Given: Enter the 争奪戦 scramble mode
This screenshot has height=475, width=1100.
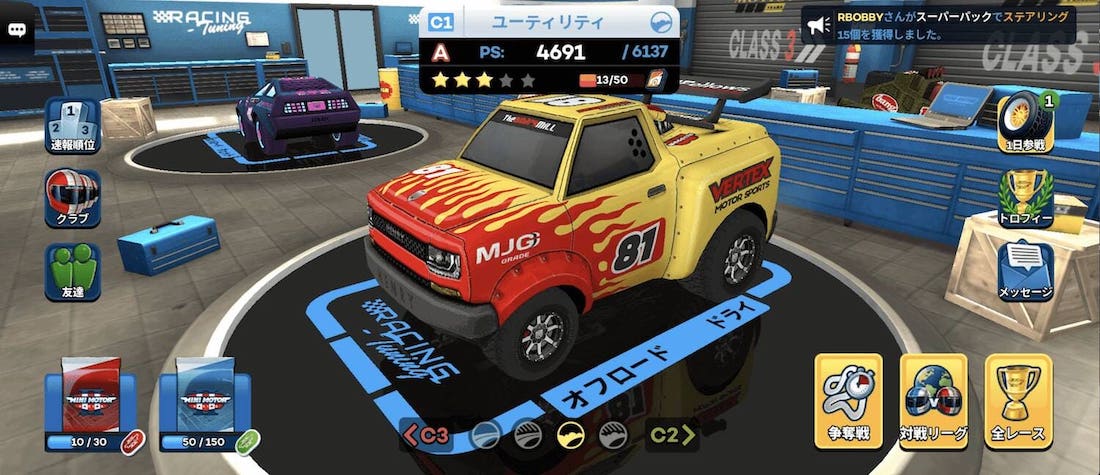Looking at the screenshot, I should [848, 401].
